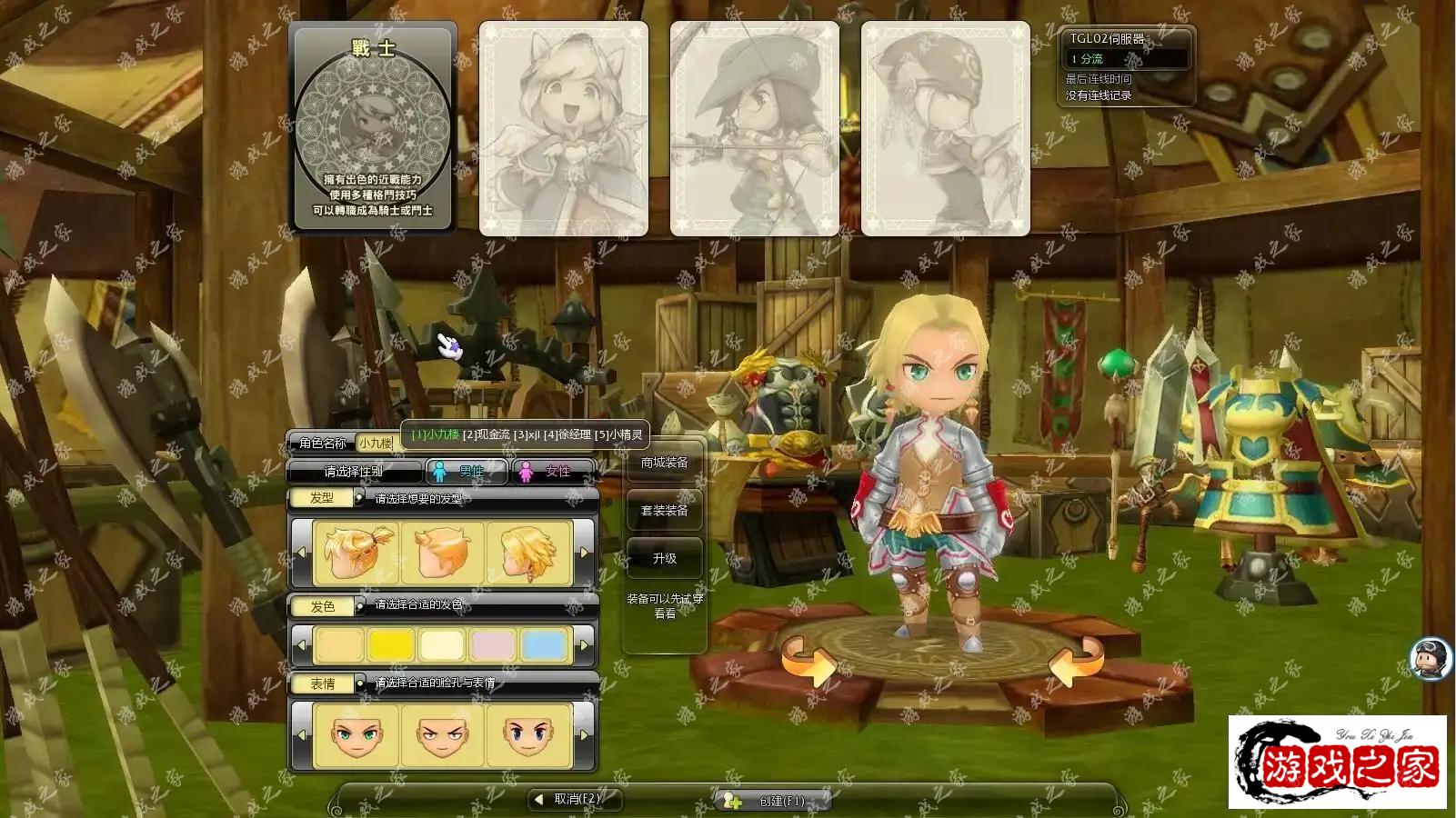Pick the bright yellow hair color swatch

[x=391, y=645]
